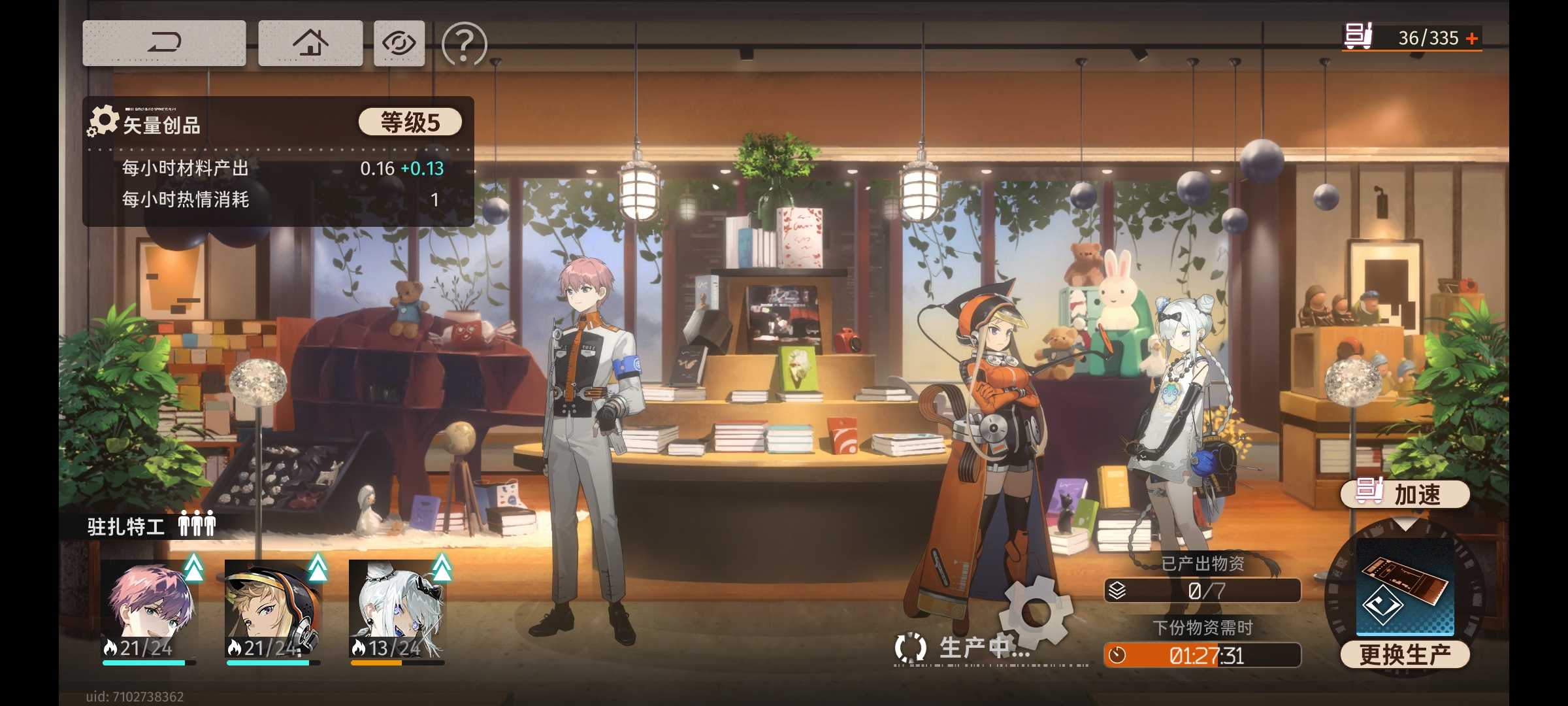The image size is (1568, 706).
Task: Return to the home screen
Action: click(310, 43)
